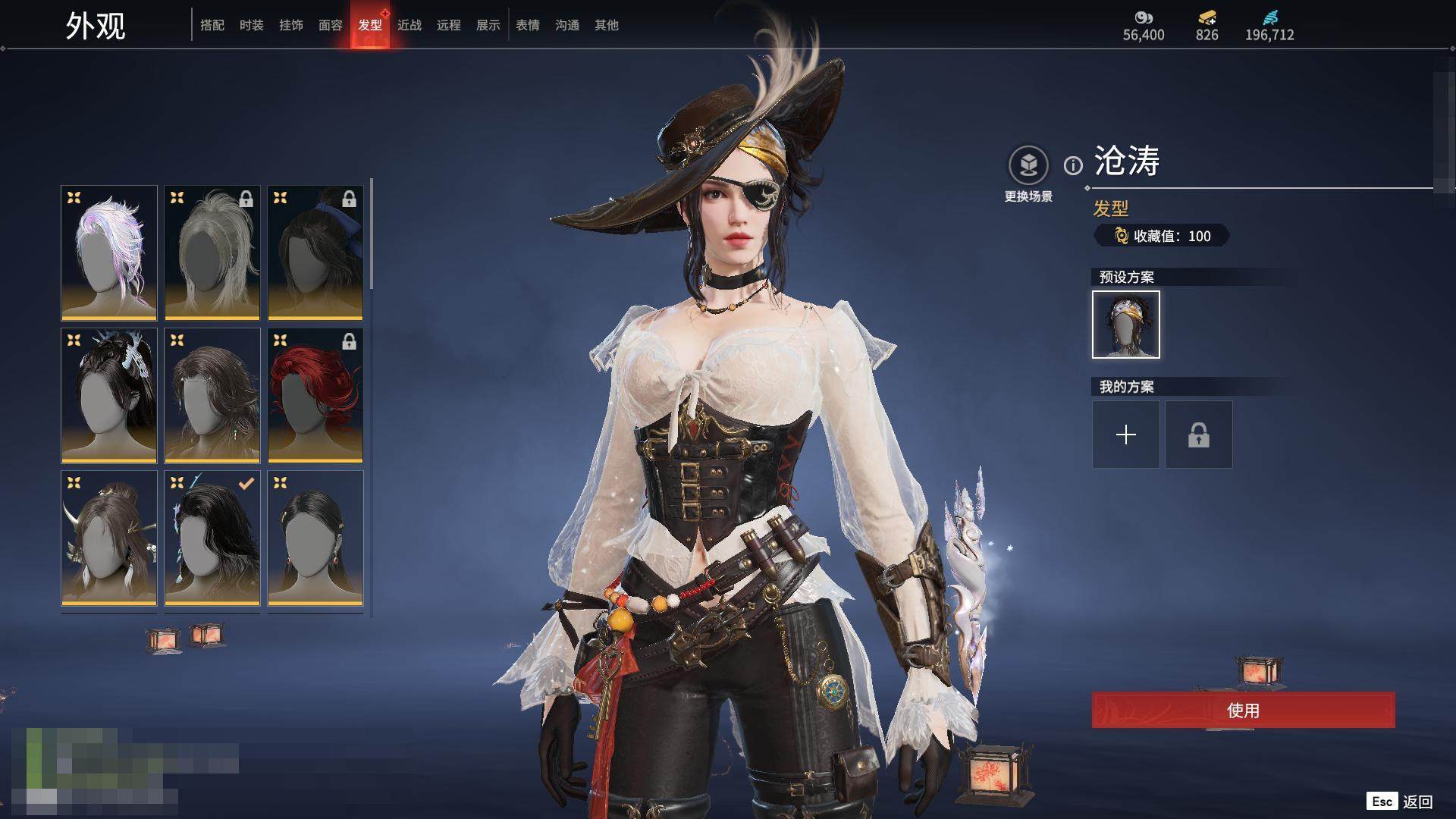Pick the locked gray ponytail hairstyle
This screenshot has height=819, width=1456.
tap(212, 253)
